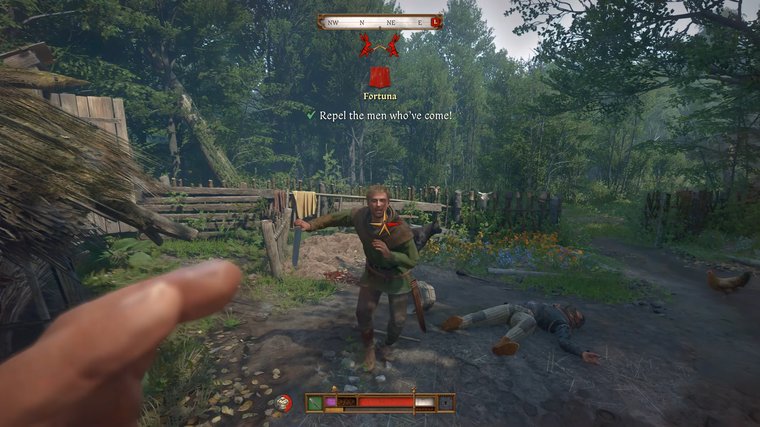Click the red Fortuna quest shield
This screenshot has height=427, width=760.
point(379,77)
